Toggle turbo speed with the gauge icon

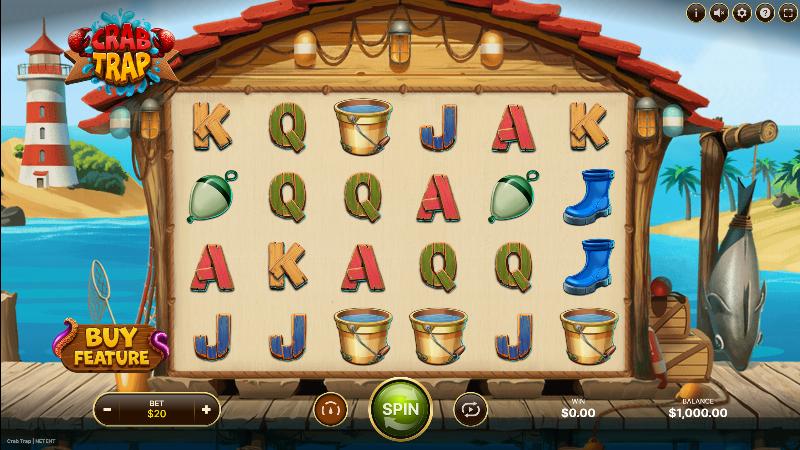click(329, 408)
